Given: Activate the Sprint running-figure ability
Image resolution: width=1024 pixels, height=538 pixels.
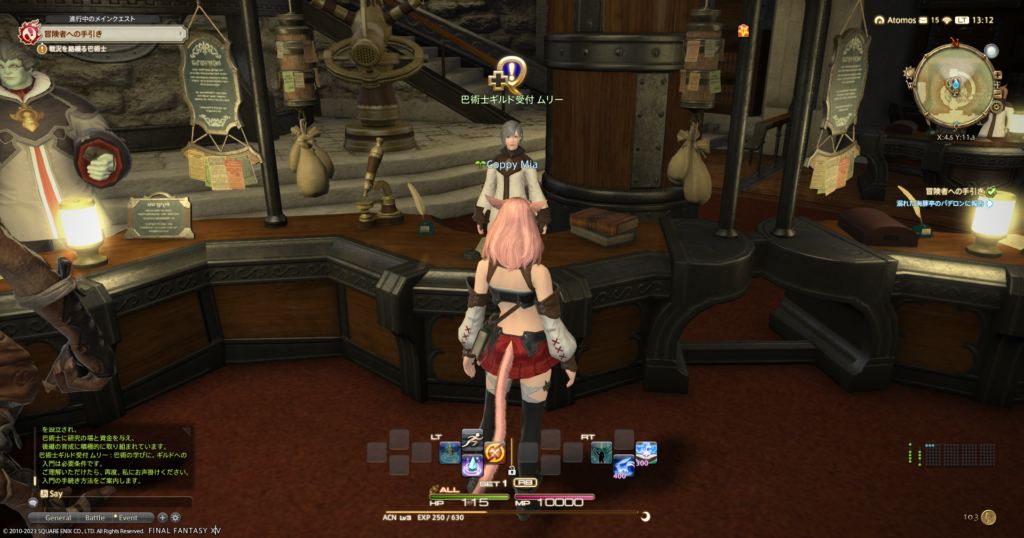Looking at the screenshot, I should click(472, 438).
